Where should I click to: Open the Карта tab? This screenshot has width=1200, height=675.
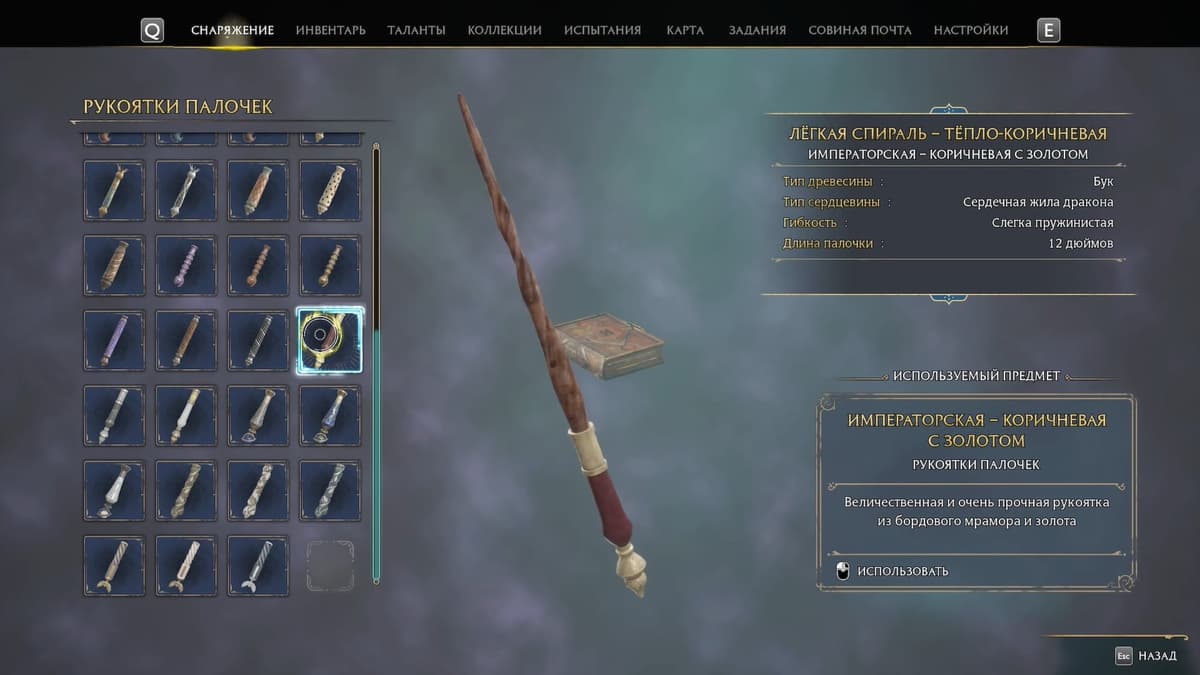click(685, 30)
